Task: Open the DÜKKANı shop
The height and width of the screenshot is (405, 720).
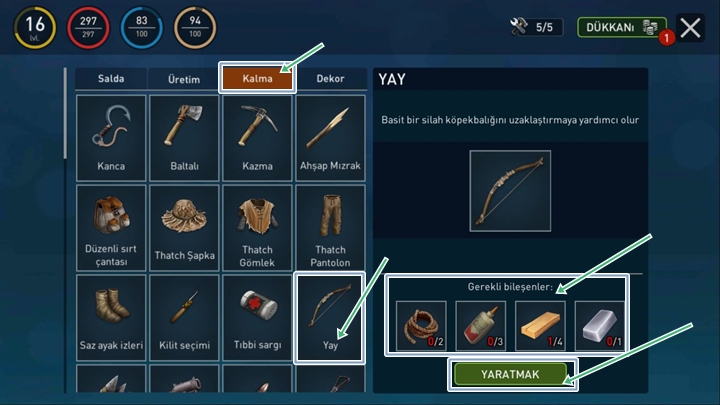Action: pyautogui.click(x=621, y=27)
